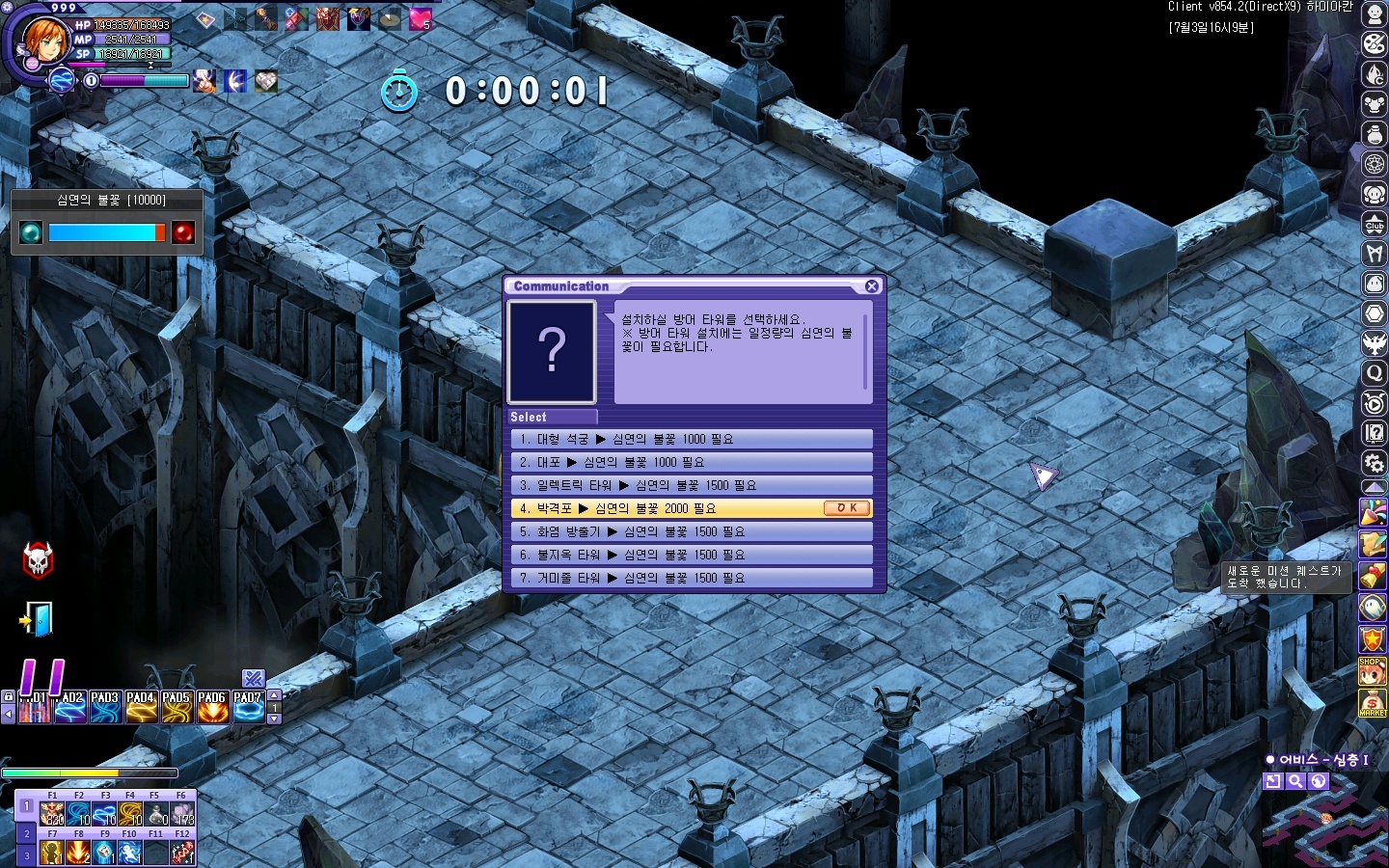The height and width of the screenshot is (868, 1389).
Task: Open the gear settings icon
Action: click(1375, 463)
